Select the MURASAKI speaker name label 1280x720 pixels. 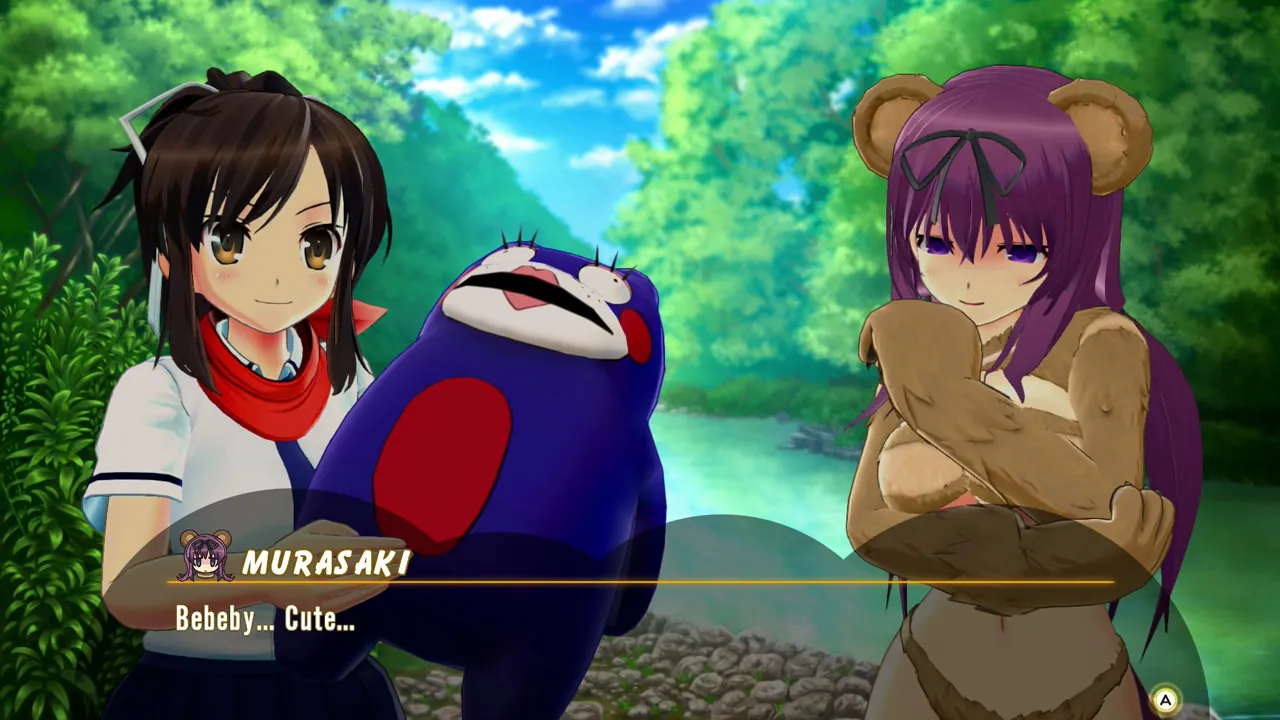point(323,562)
